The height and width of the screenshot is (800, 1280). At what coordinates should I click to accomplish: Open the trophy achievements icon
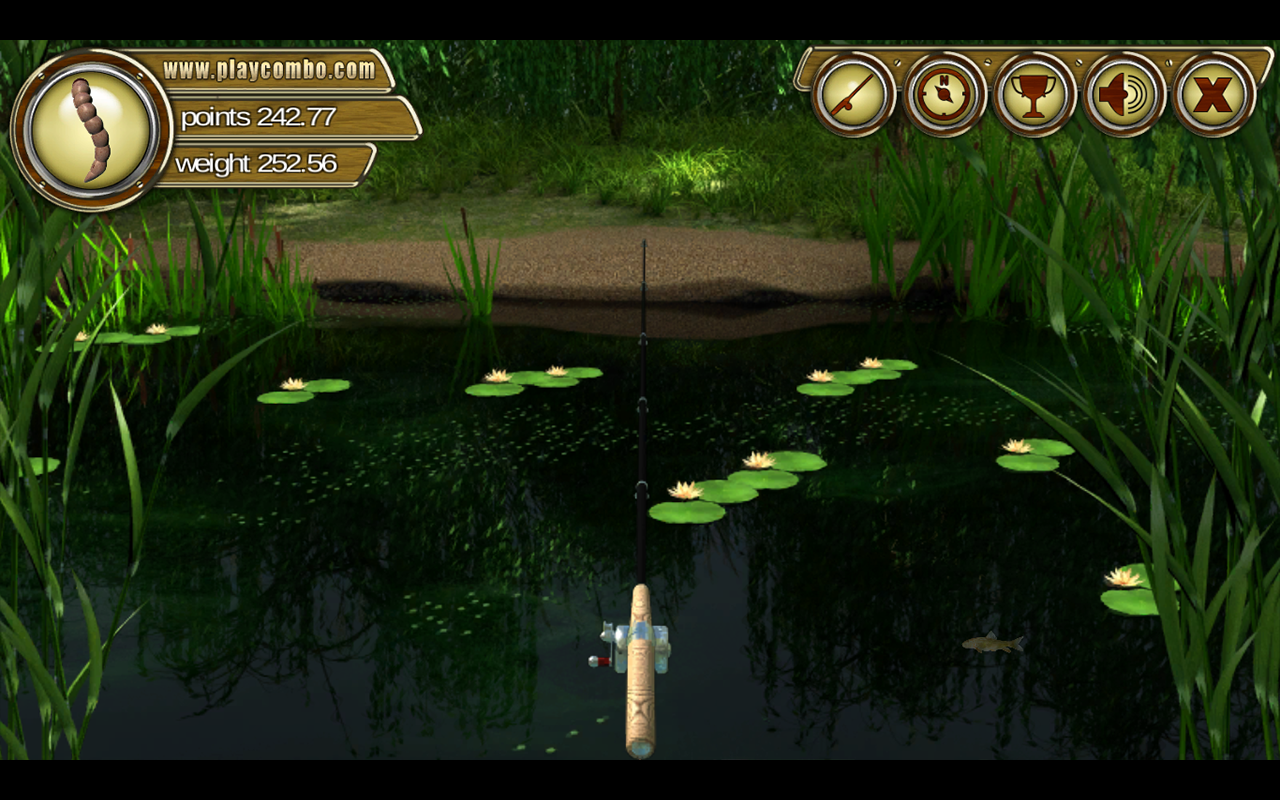click(x=1035, y=95)
